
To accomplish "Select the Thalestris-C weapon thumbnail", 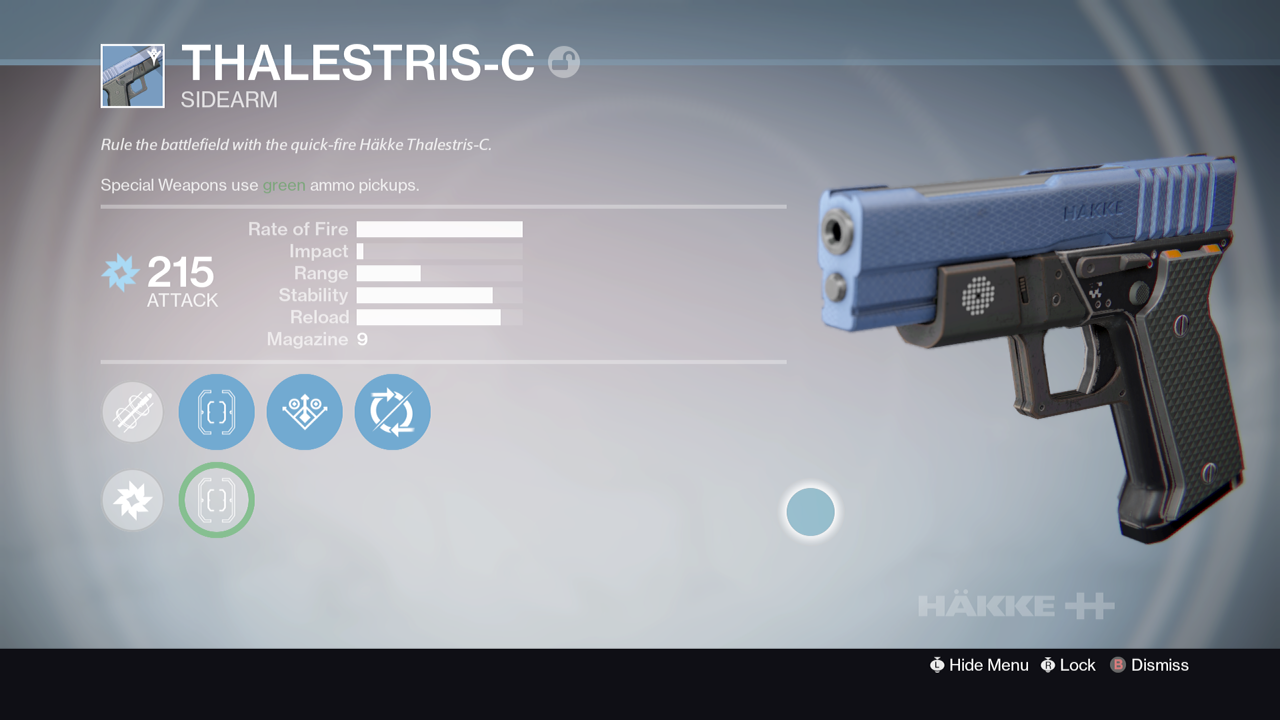I will (132, 76).
